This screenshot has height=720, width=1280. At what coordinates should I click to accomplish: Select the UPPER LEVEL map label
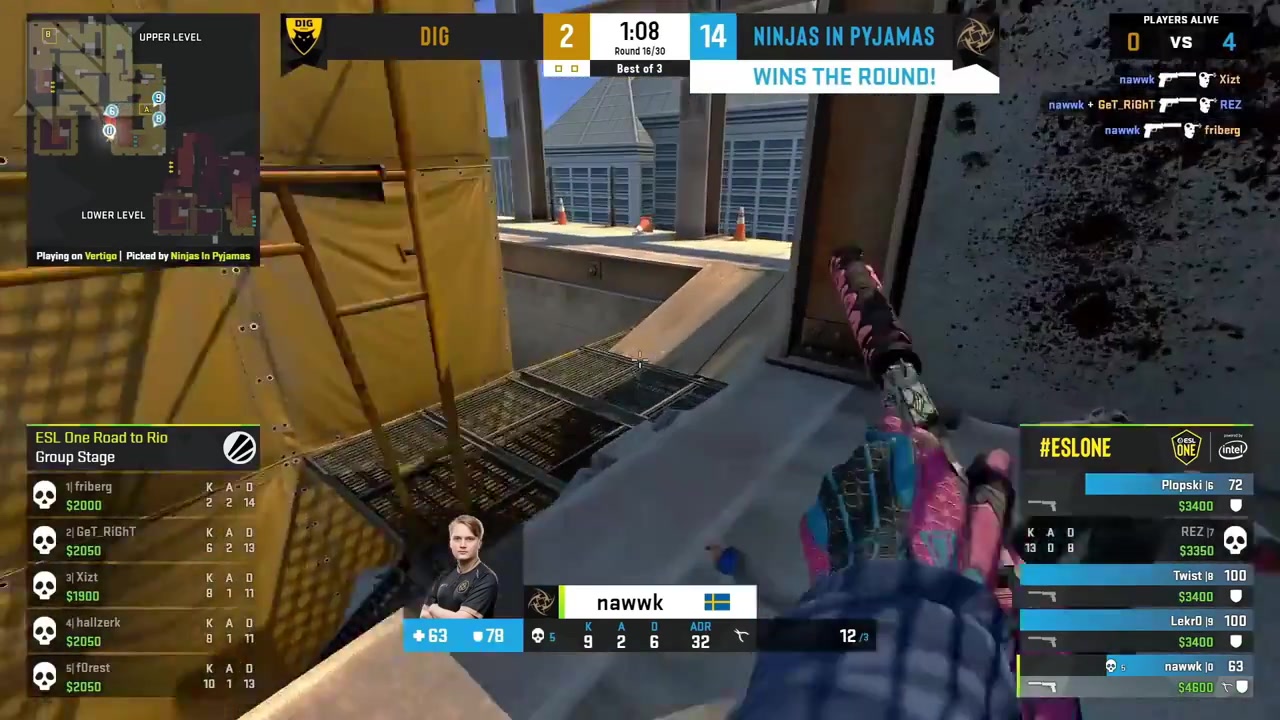[170, 36]
